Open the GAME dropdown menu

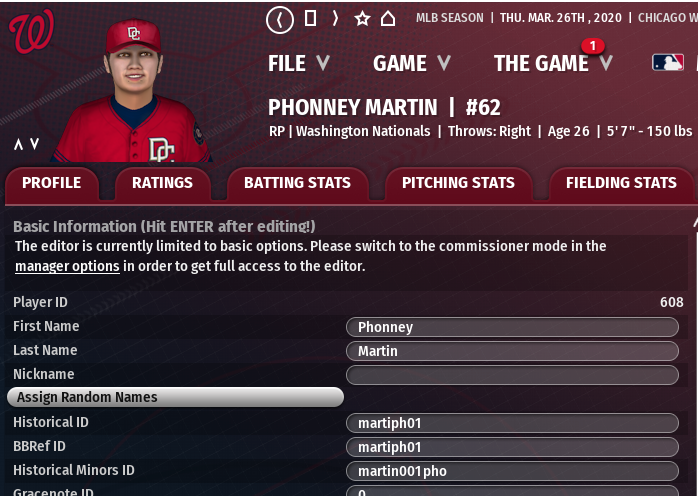point(411,63)
